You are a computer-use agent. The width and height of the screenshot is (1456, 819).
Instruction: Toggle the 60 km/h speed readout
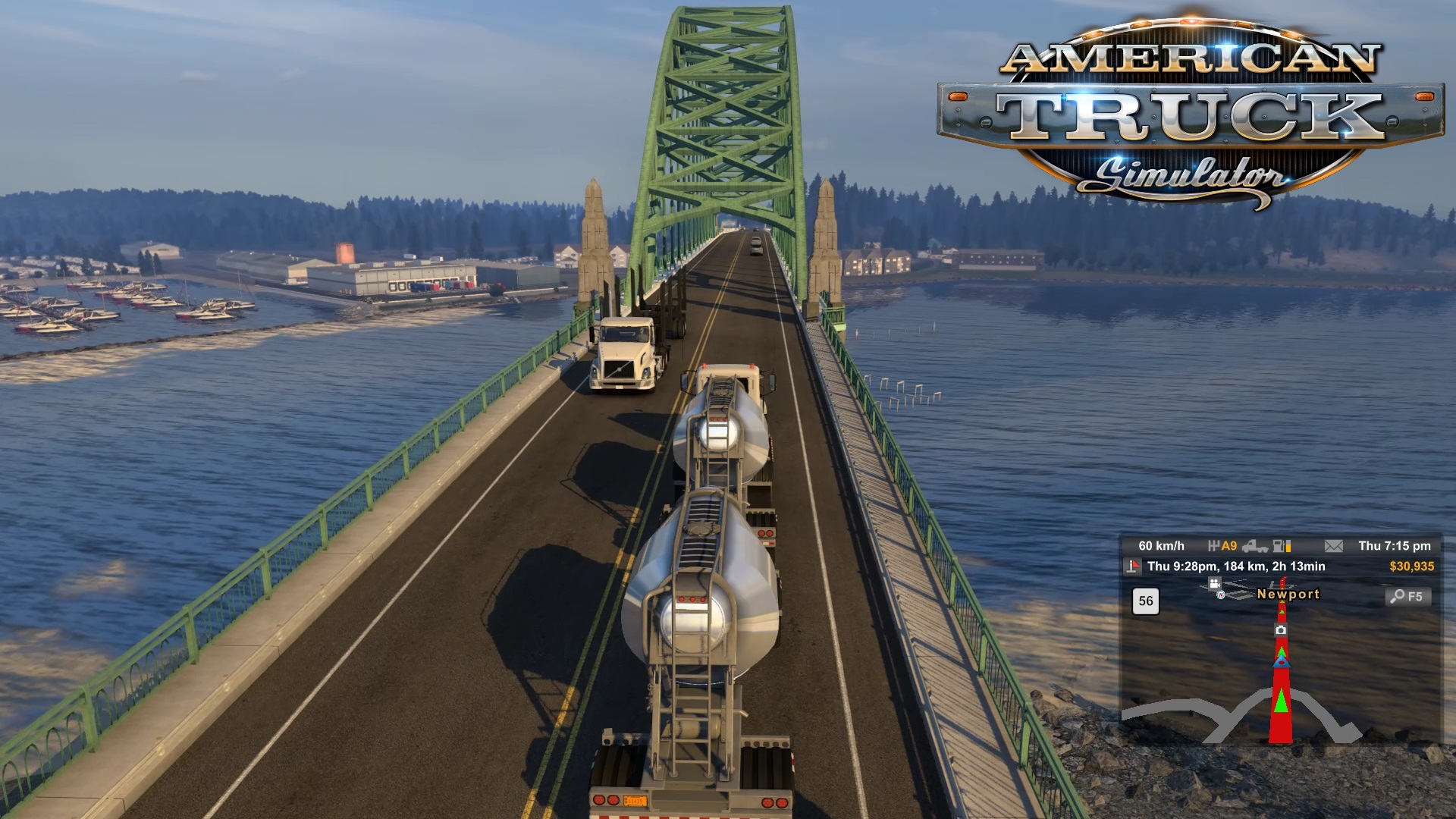click(1163, 546)
